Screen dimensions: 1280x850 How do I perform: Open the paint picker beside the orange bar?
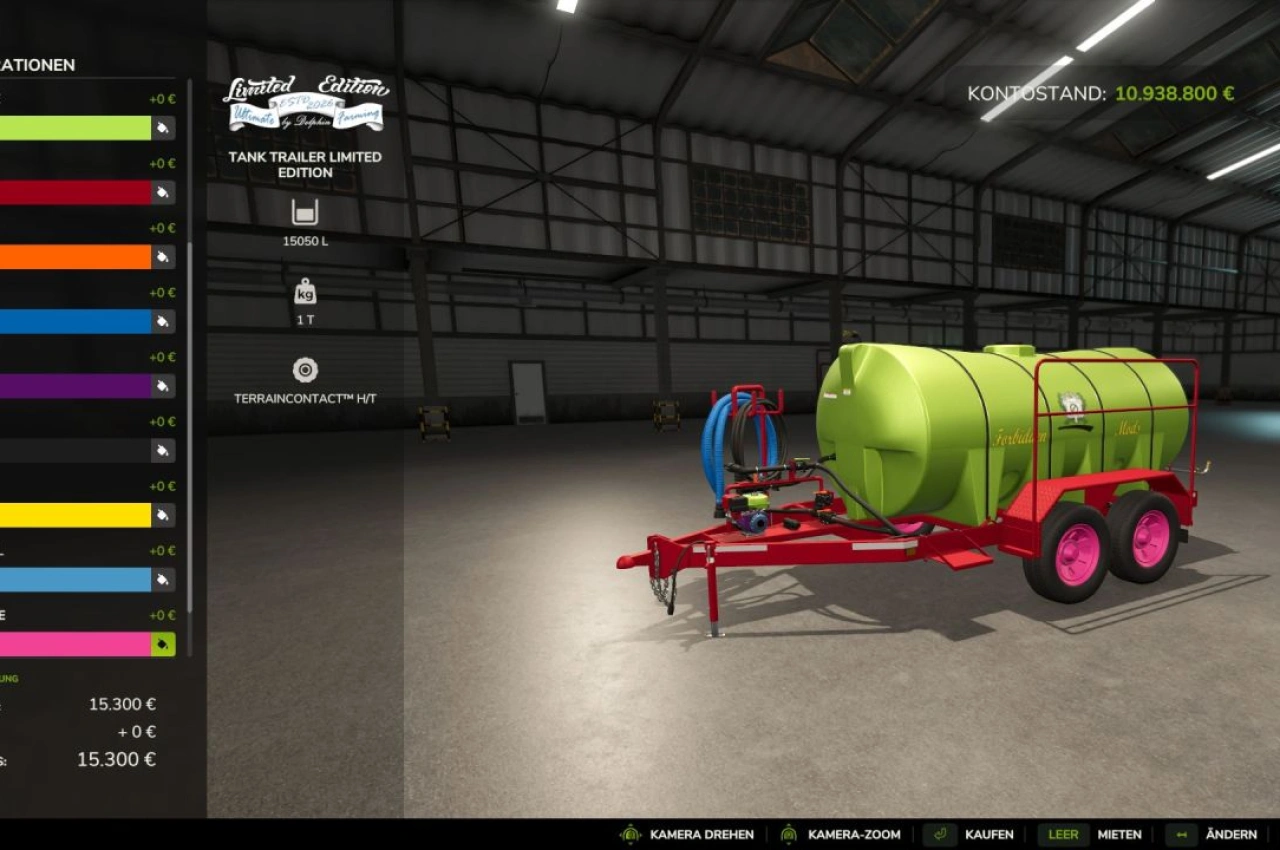(161, 257)
